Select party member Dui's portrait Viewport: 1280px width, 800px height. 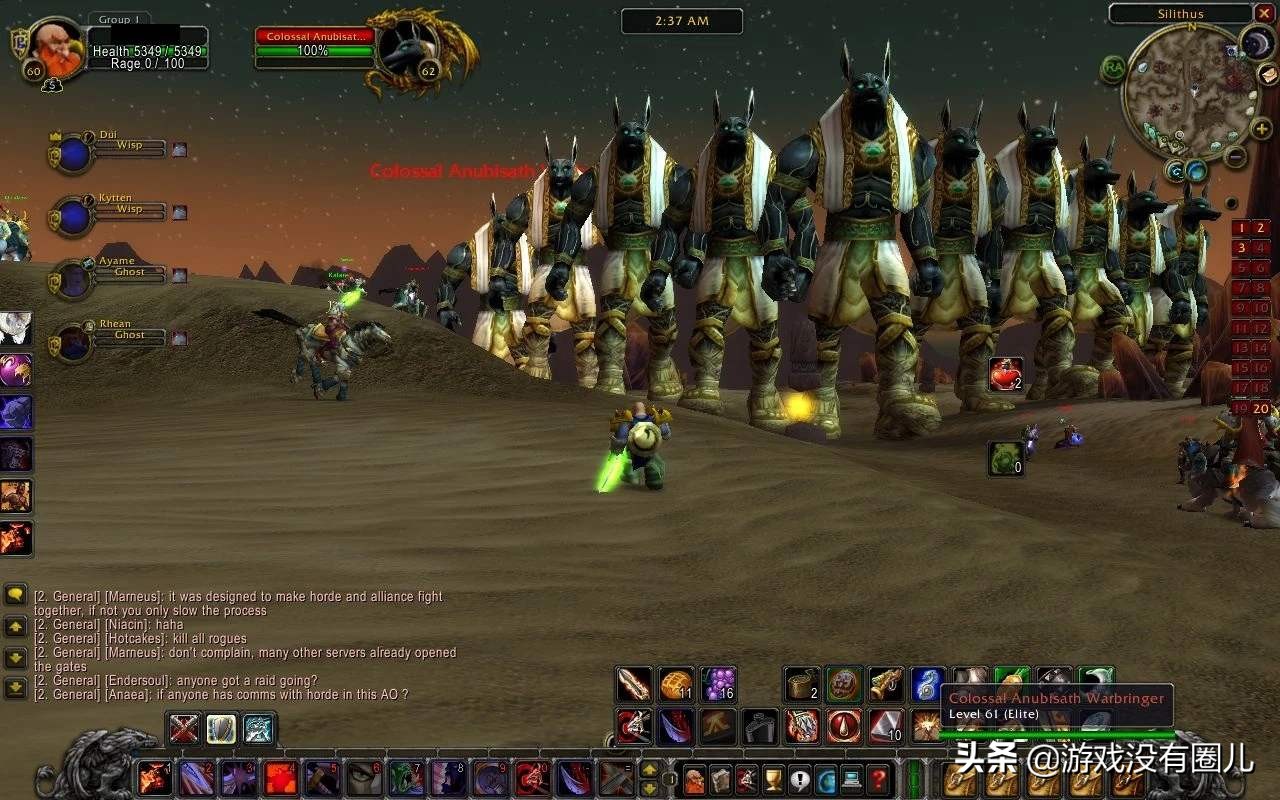[x=73, y=154]
